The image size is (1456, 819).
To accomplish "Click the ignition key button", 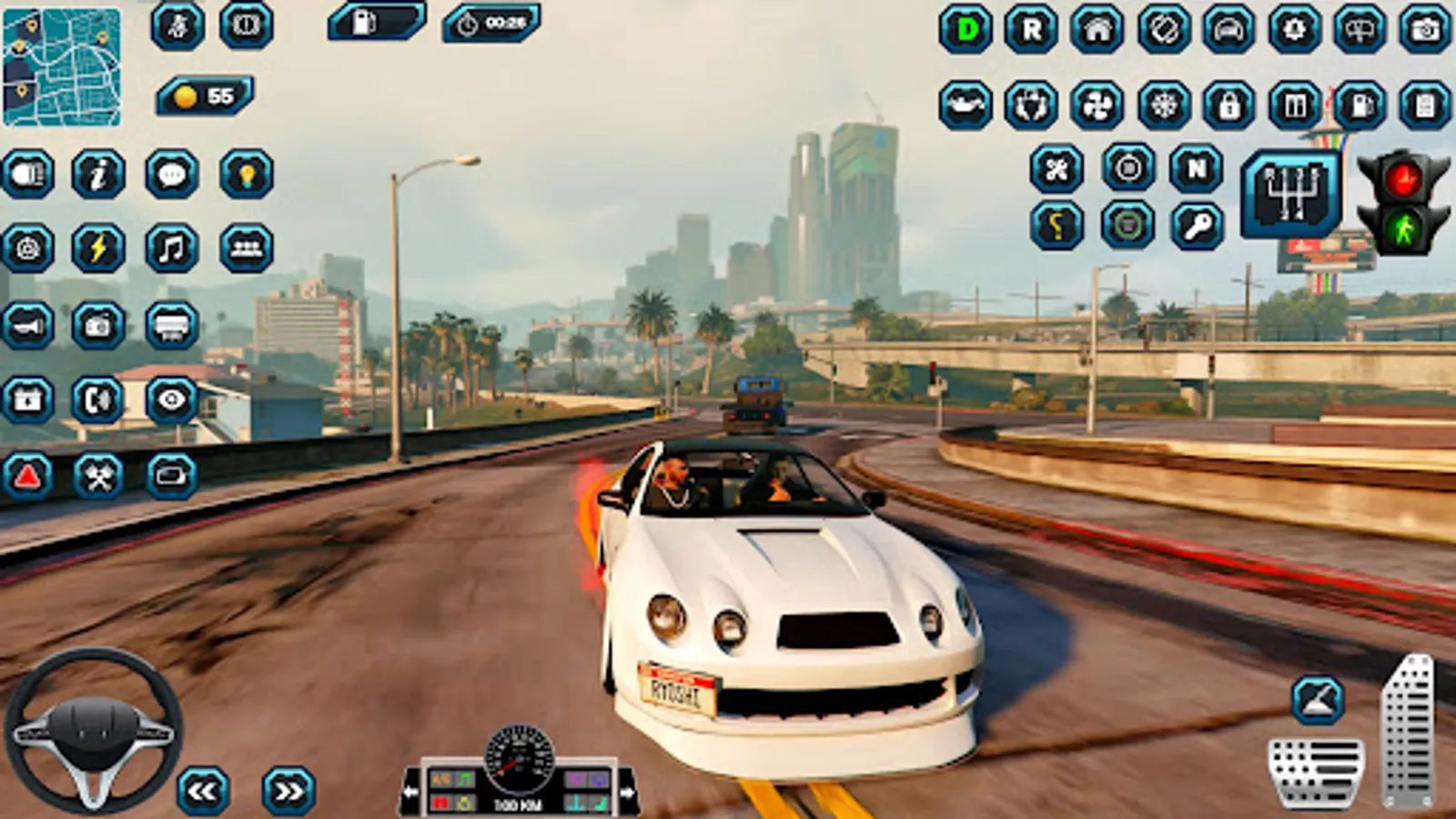I will 1198,226.
